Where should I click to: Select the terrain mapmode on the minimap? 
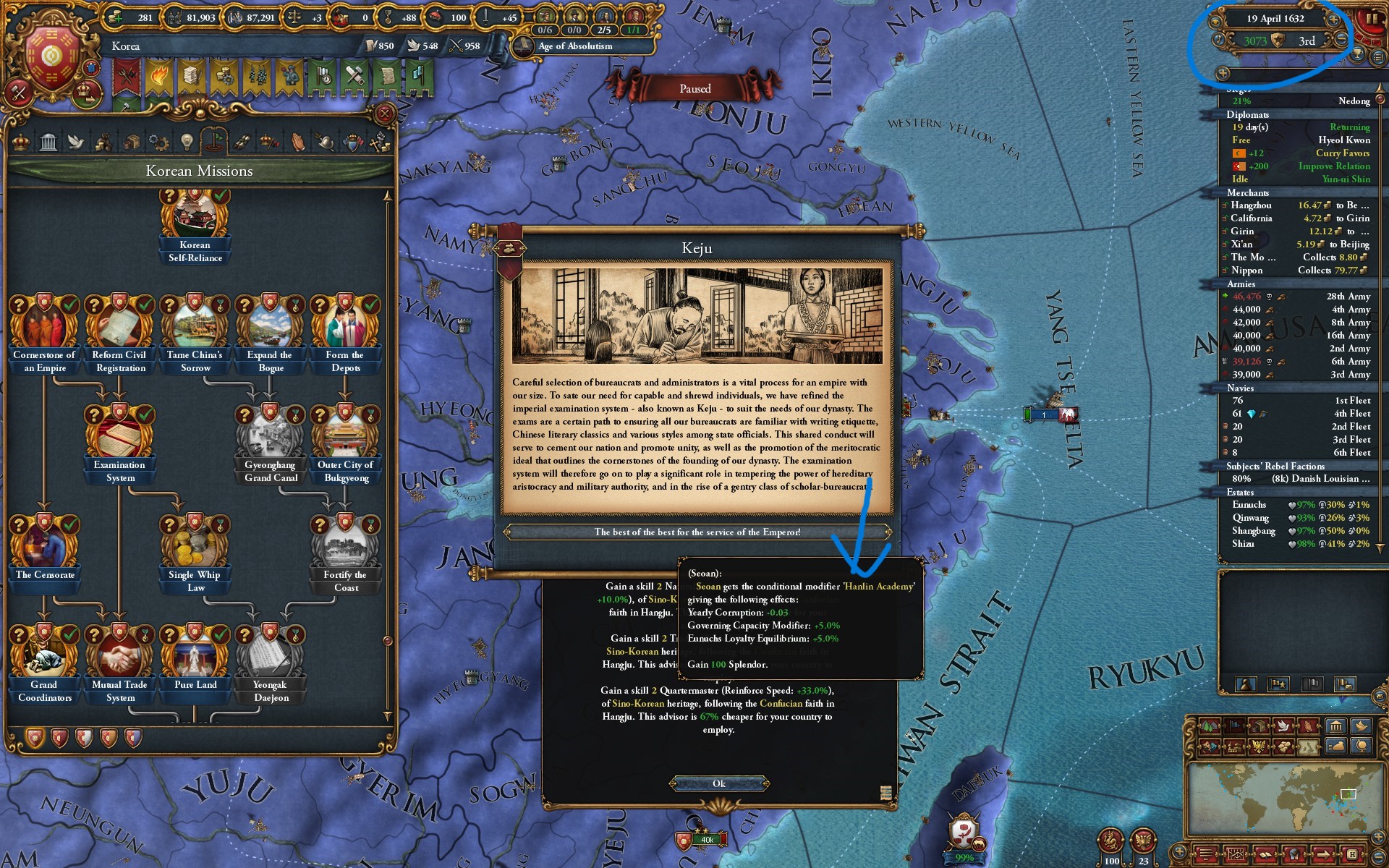point(1210,726)
